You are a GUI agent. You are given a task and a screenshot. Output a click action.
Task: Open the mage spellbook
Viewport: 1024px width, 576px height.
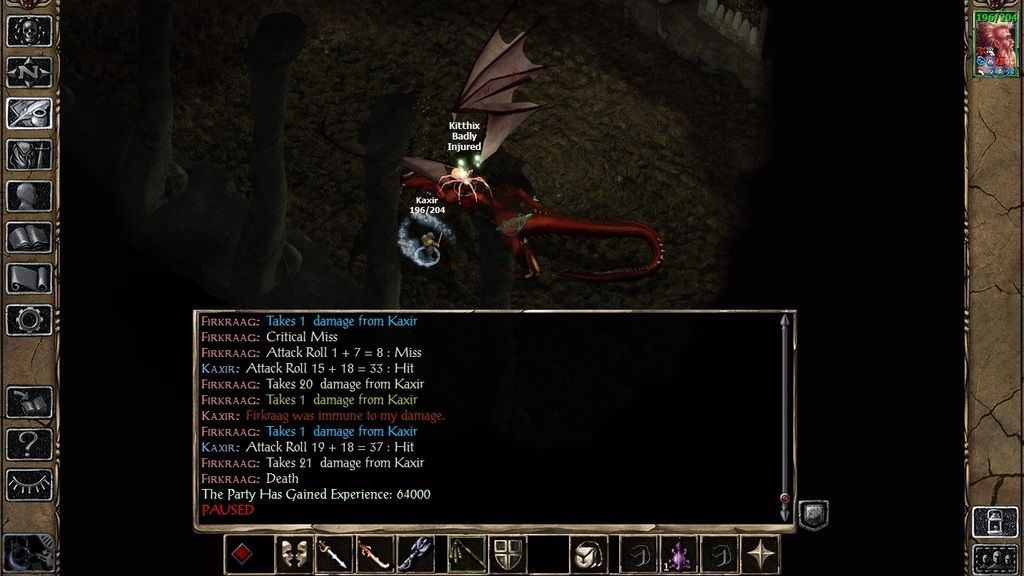point(29,237)
